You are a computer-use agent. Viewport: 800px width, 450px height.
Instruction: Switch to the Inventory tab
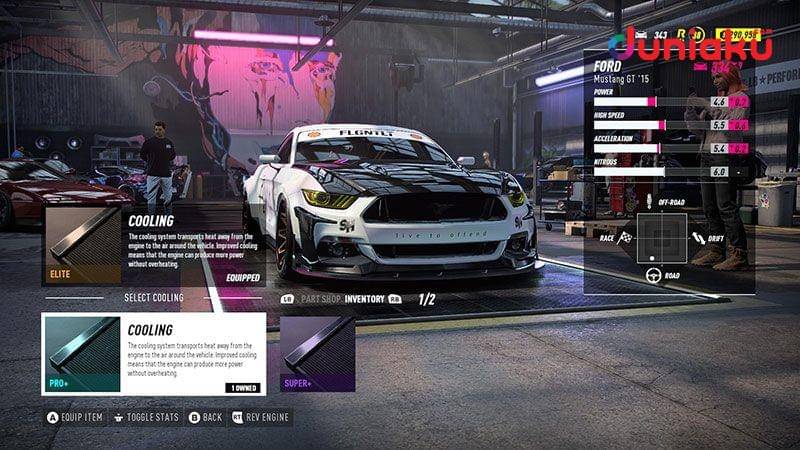(x=366, y=298)
